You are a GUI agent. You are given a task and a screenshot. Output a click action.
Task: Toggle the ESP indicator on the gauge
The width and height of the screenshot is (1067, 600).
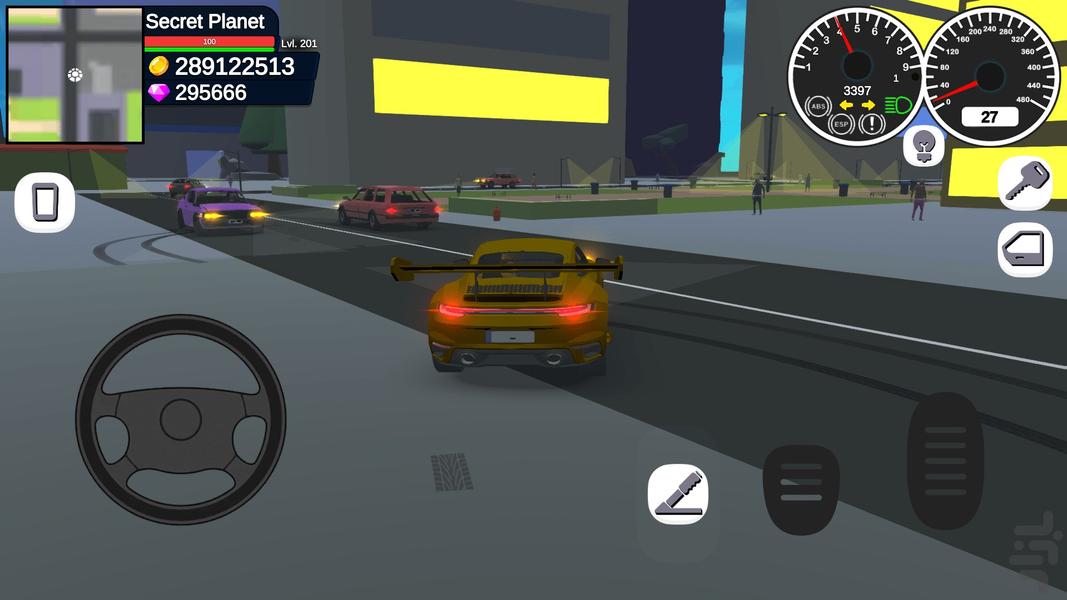click(844, 125)
